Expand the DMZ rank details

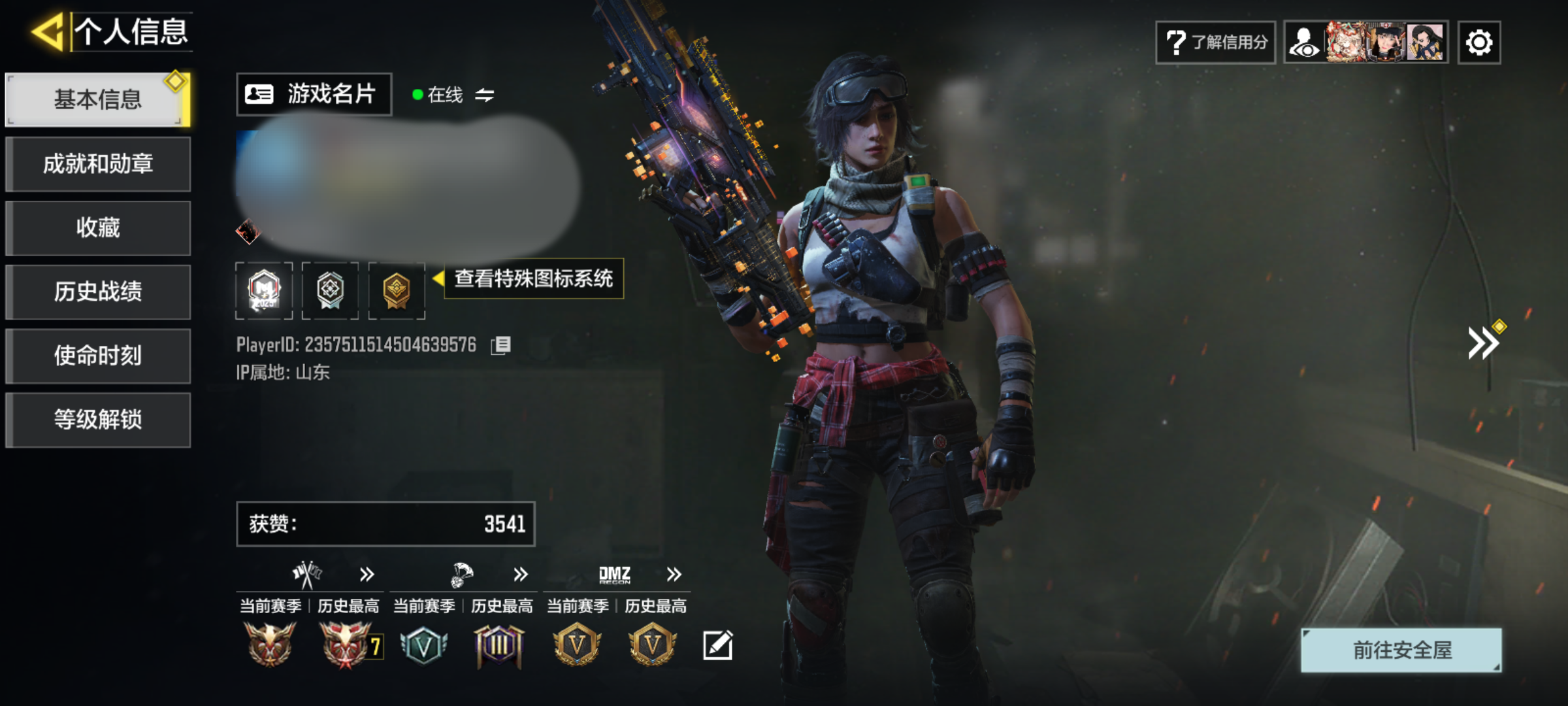674,575
